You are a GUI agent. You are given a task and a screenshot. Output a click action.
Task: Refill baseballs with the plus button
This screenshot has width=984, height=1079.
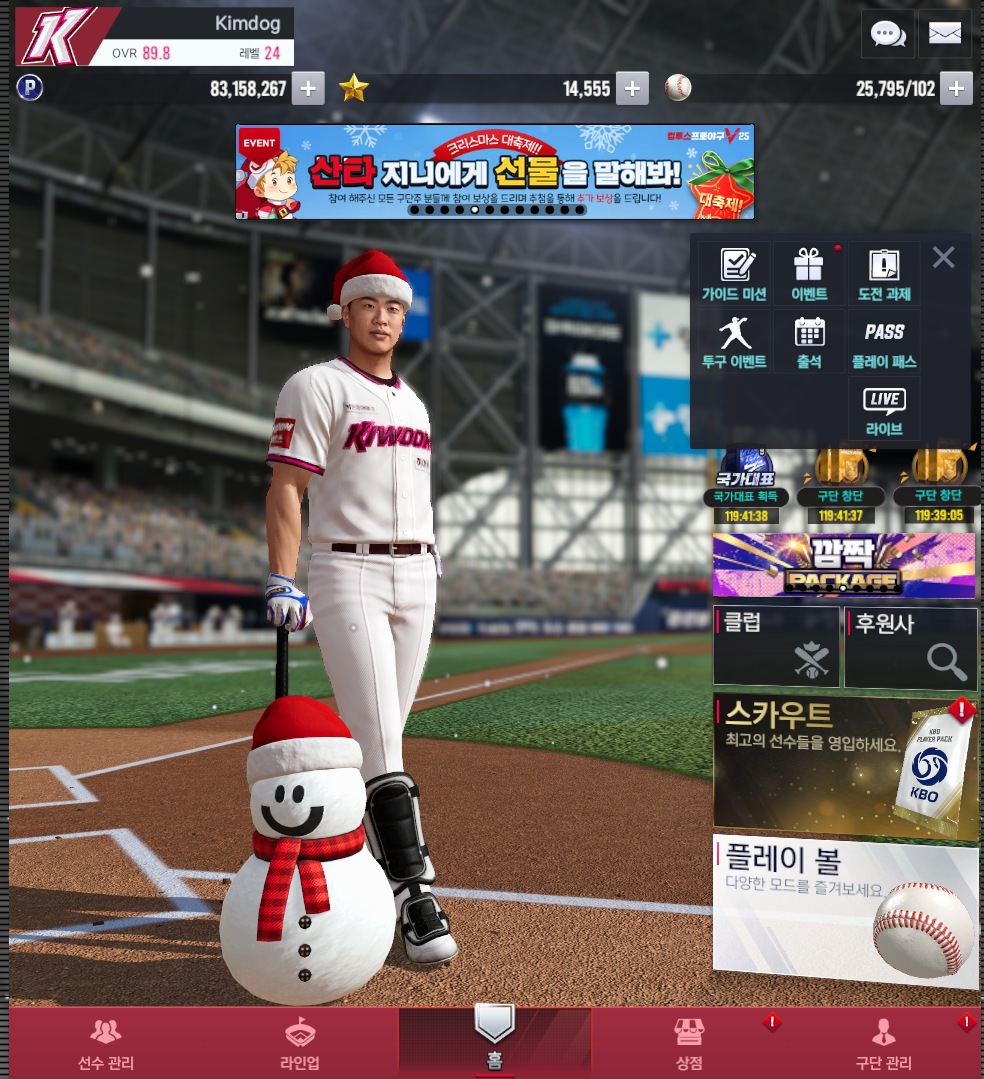tap(956, 88)
